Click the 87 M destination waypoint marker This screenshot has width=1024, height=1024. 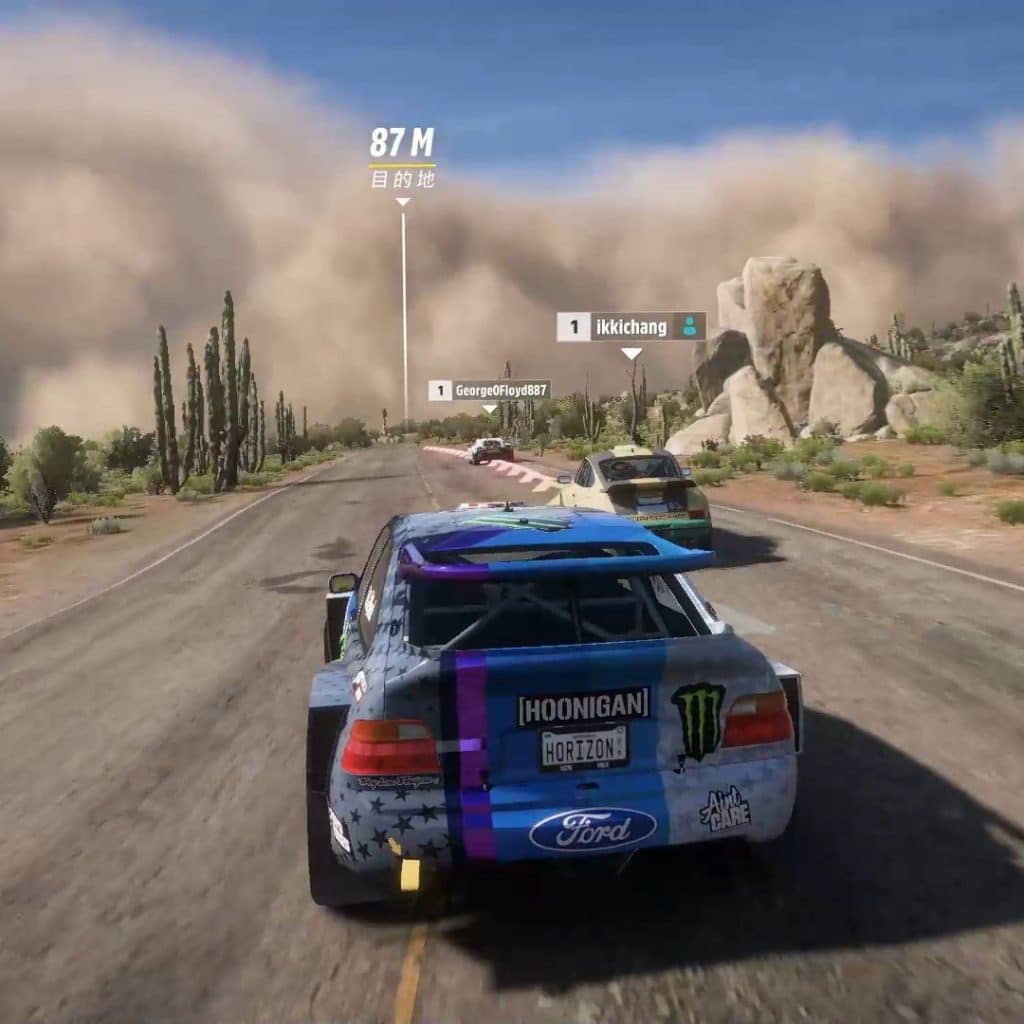[x=402, y=158]
